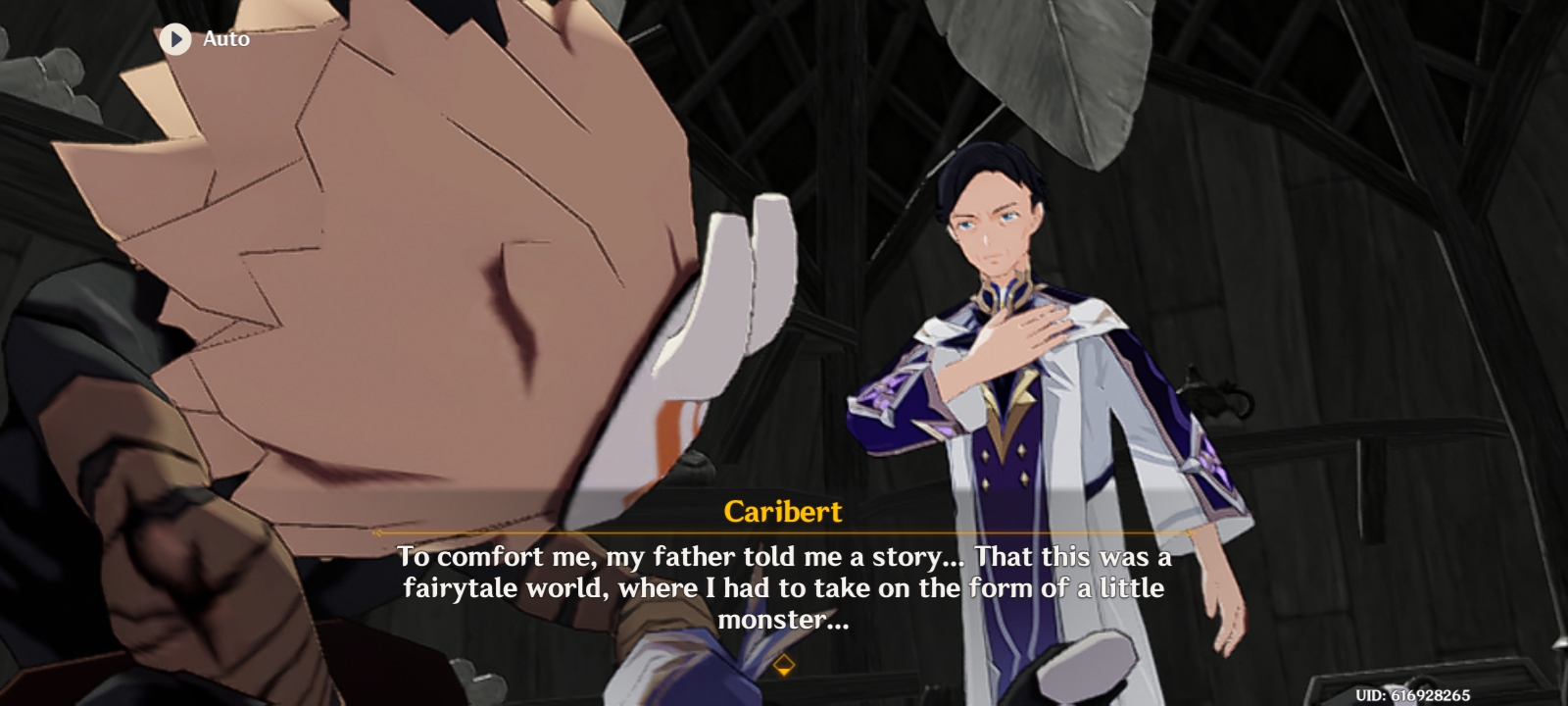Click the Auto play icon to enable auto-dialogue
Viewport: 1568px width, 706px height.
(x=176, y=40)
